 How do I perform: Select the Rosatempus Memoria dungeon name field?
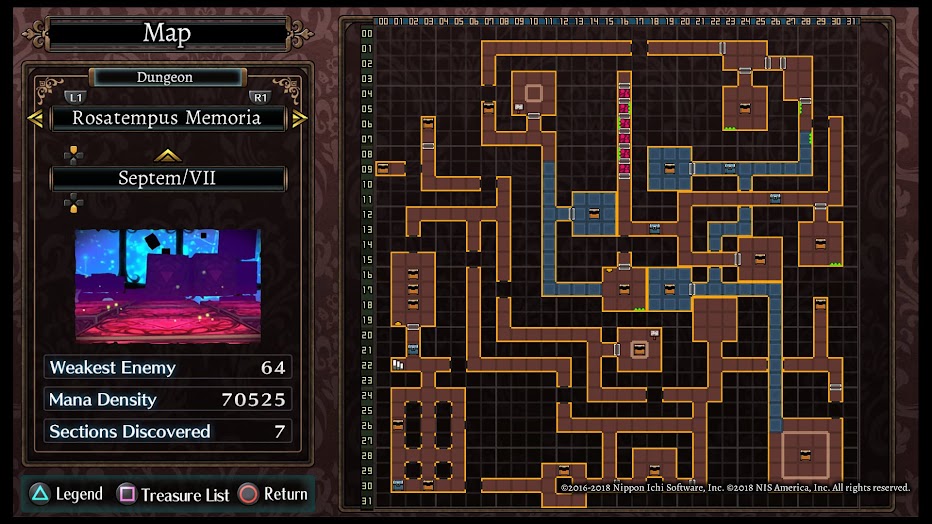pyautogui.click(x=167, y=118)
